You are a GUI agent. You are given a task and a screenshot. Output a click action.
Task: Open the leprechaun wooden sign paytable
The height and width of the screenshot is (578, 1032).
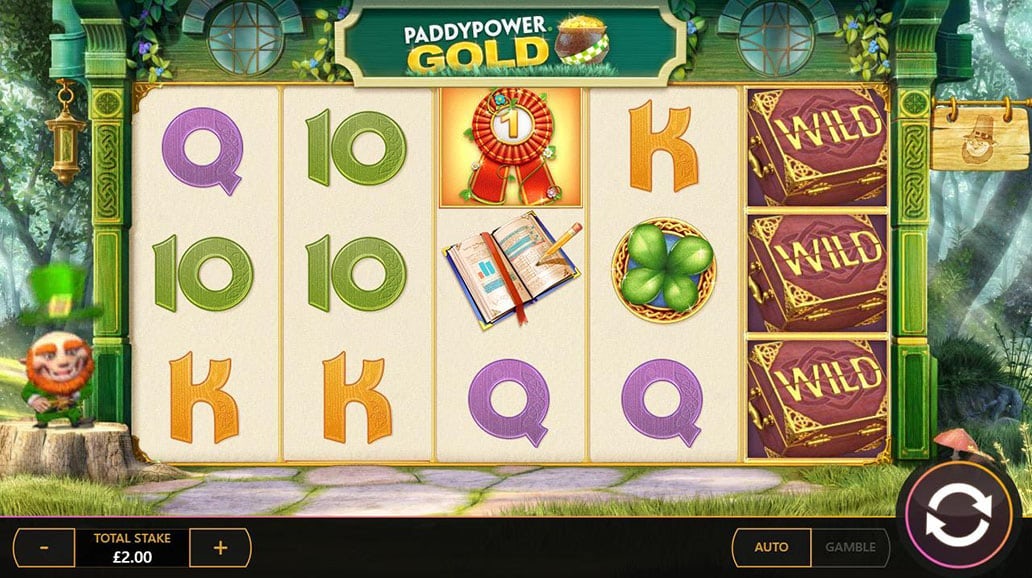pyautogui.click(x=979, y=141)
